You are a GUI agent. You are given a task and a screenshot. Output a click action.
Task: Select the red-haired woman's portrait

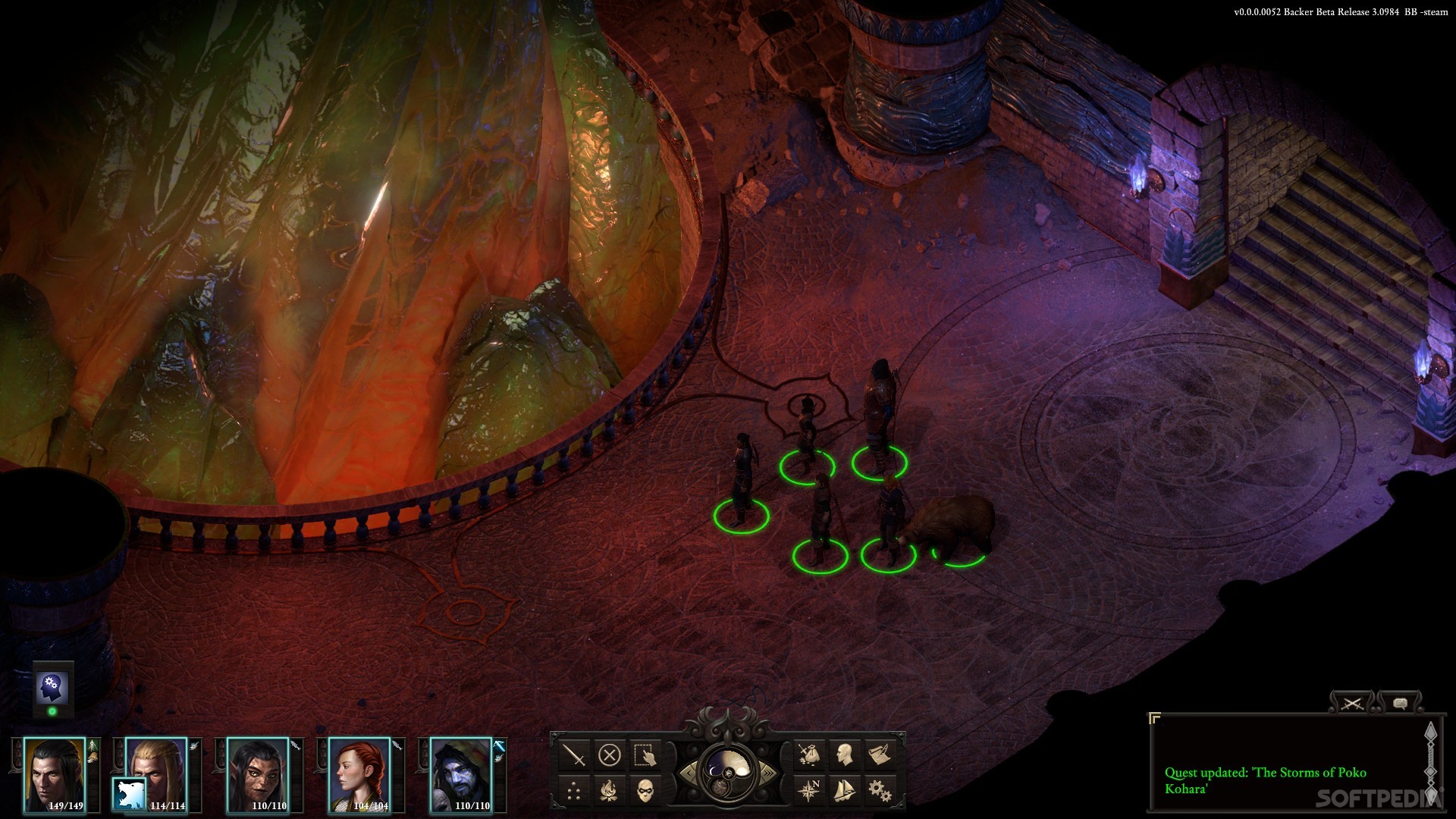(359, 773)
